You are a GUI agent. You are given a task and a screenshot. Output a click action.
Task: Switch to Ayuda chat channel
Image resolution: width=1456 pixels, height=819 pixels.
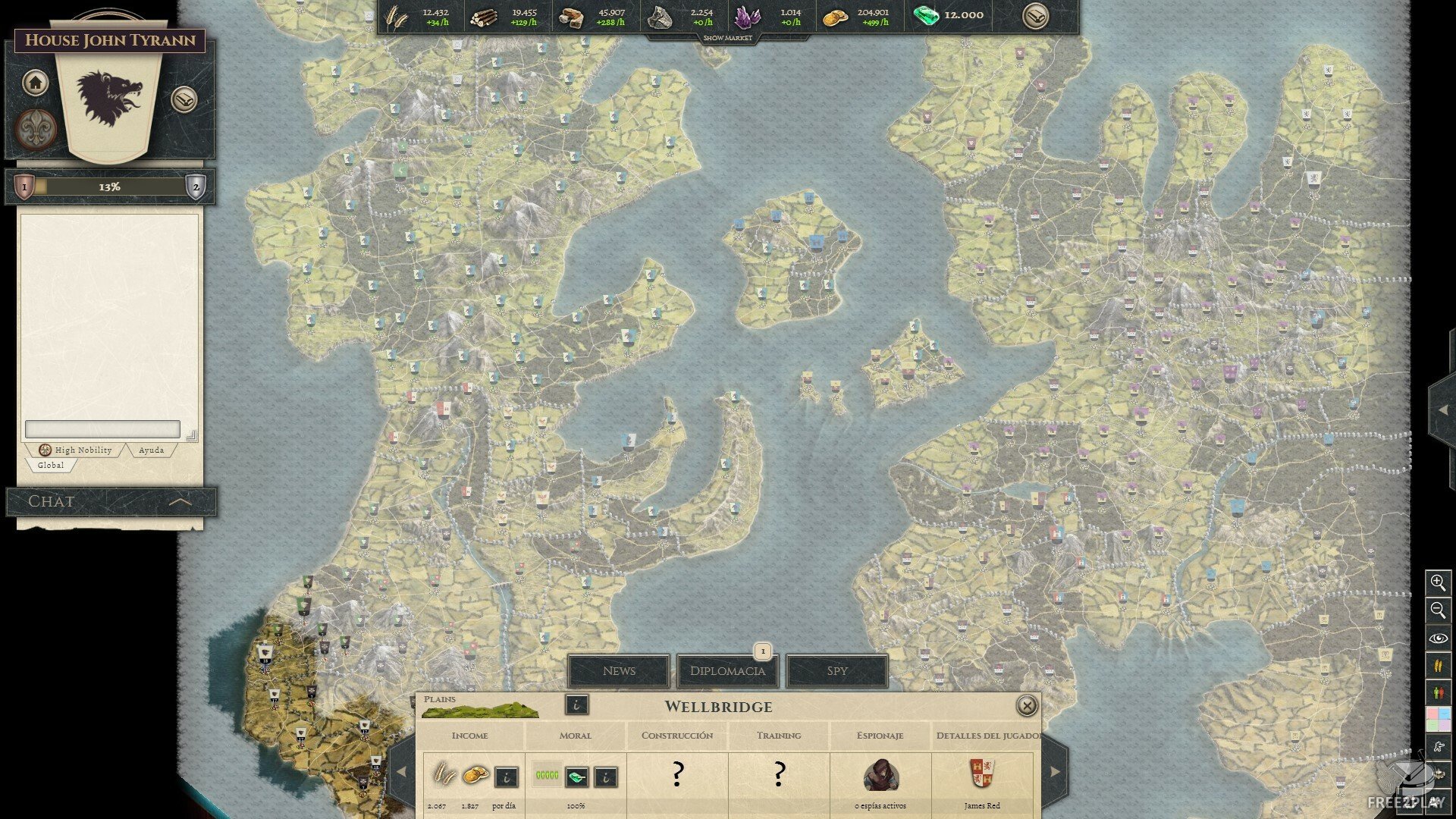[x=151, y=450]
